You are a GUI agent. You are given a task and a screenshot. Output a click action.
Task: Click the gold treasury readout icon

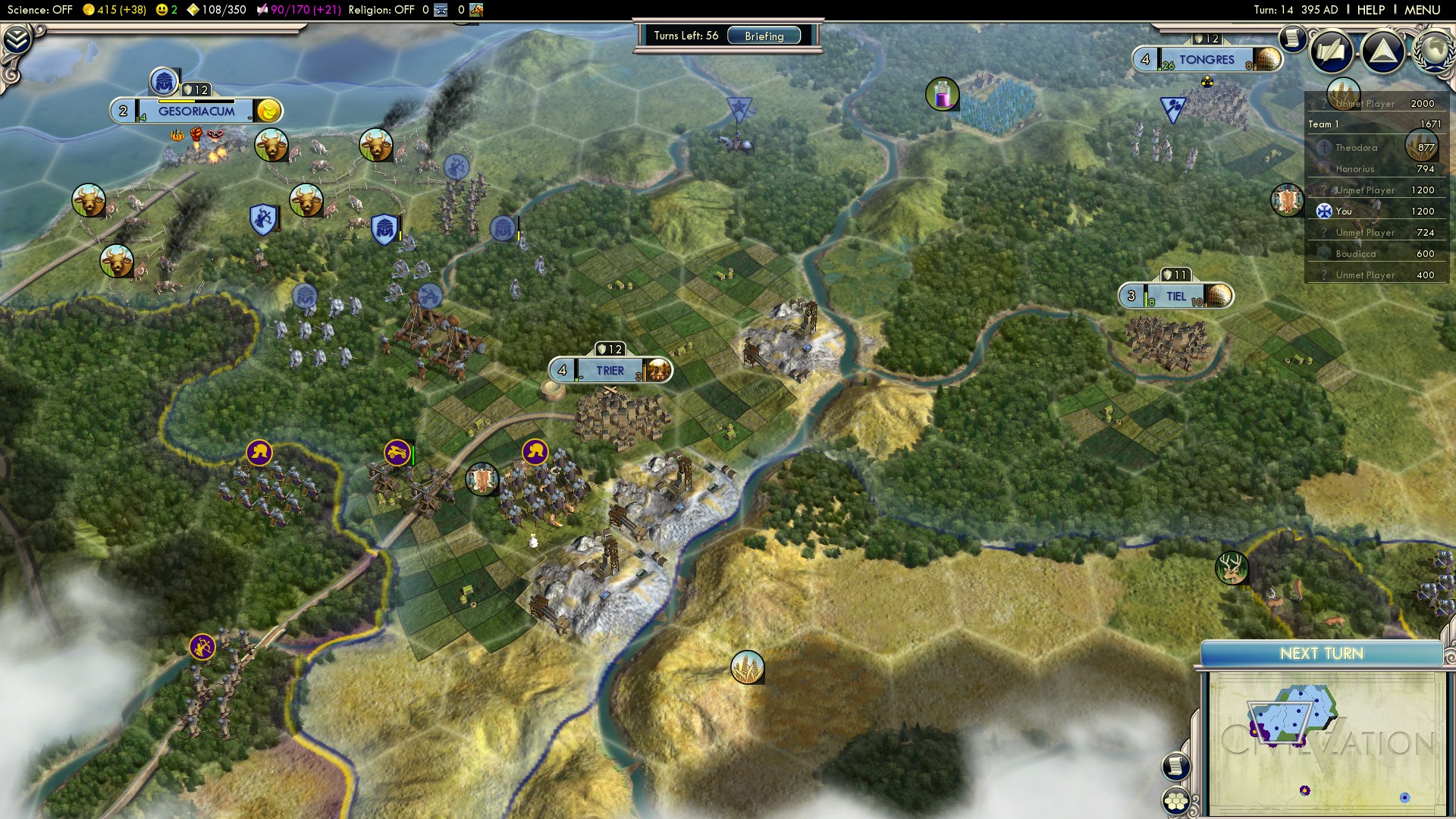click(x=89, y=10)
